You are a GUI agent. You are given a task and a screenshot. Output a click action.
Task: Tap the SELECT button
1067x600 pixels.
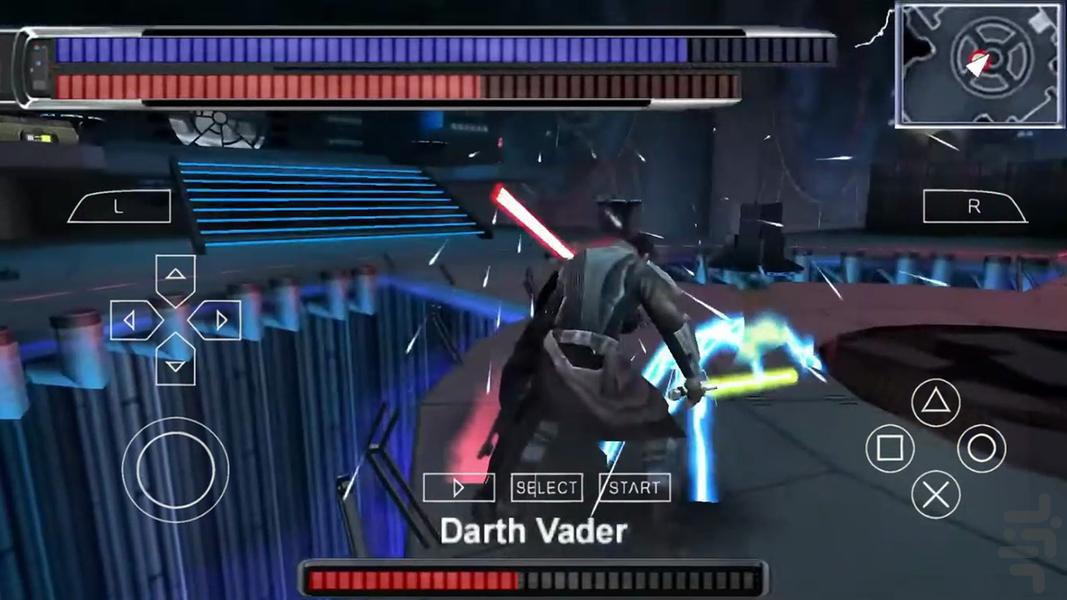[547, 487]
